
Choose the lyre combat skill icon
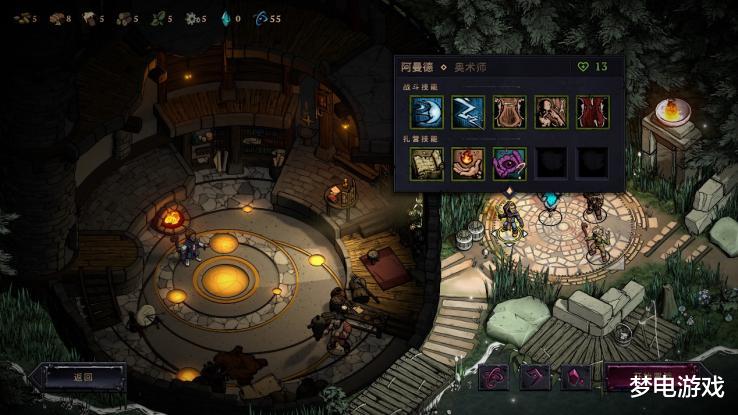click(x=509, y=112)
